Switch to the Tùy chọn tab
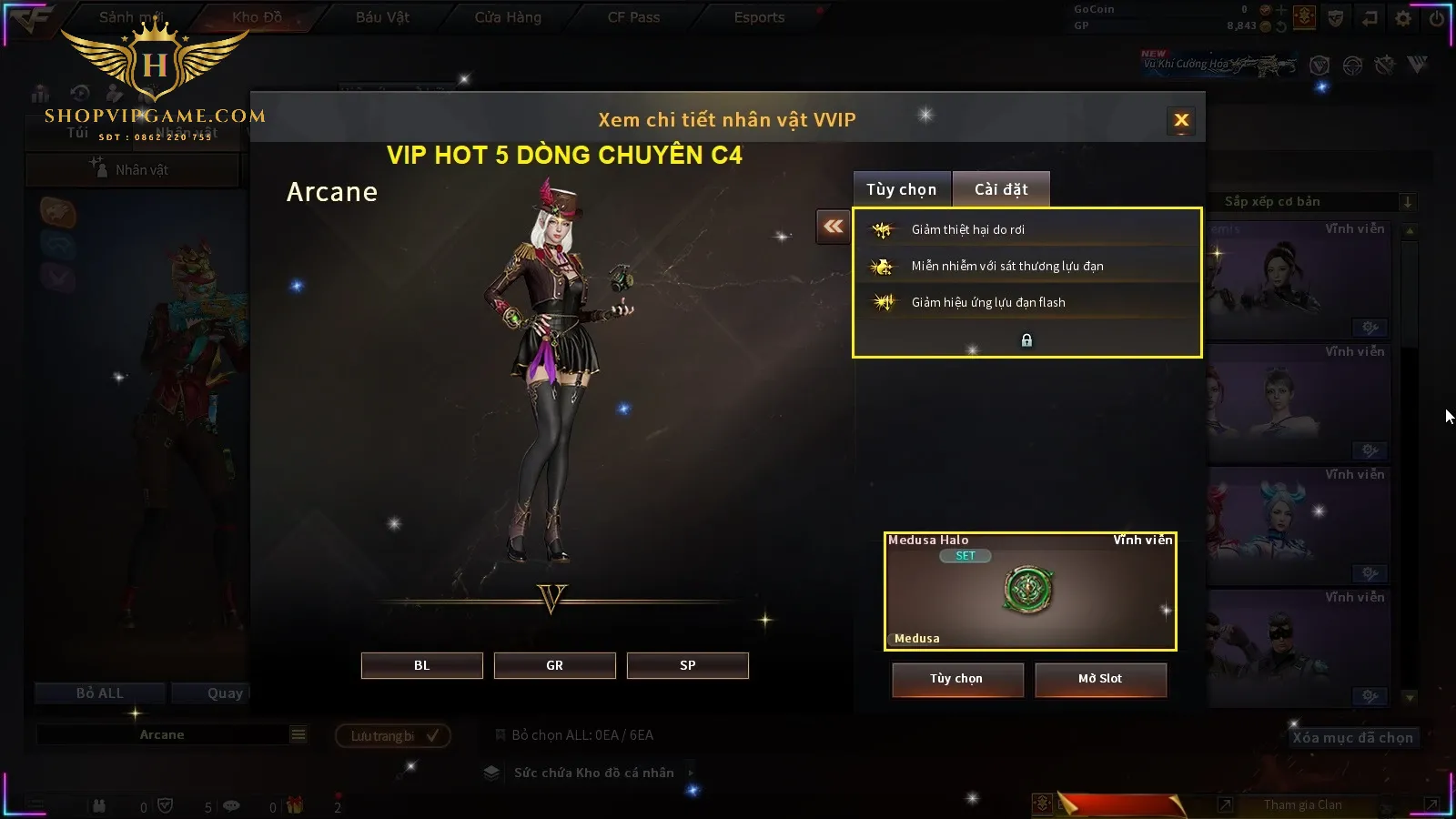This screenshot has width=1456, height=819. [901, 189]
